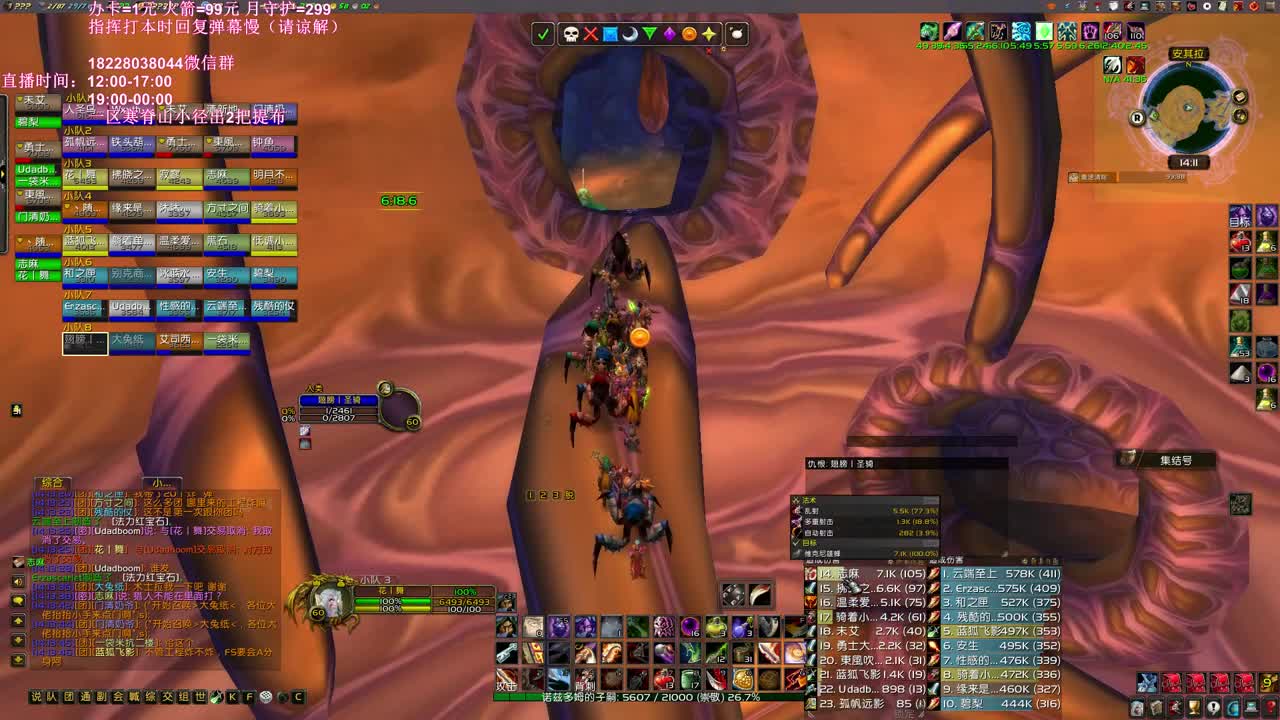Viewport: 1280px width, 720px height.
Task: Click the orange Circle raid marker
Action: [691, 32]
